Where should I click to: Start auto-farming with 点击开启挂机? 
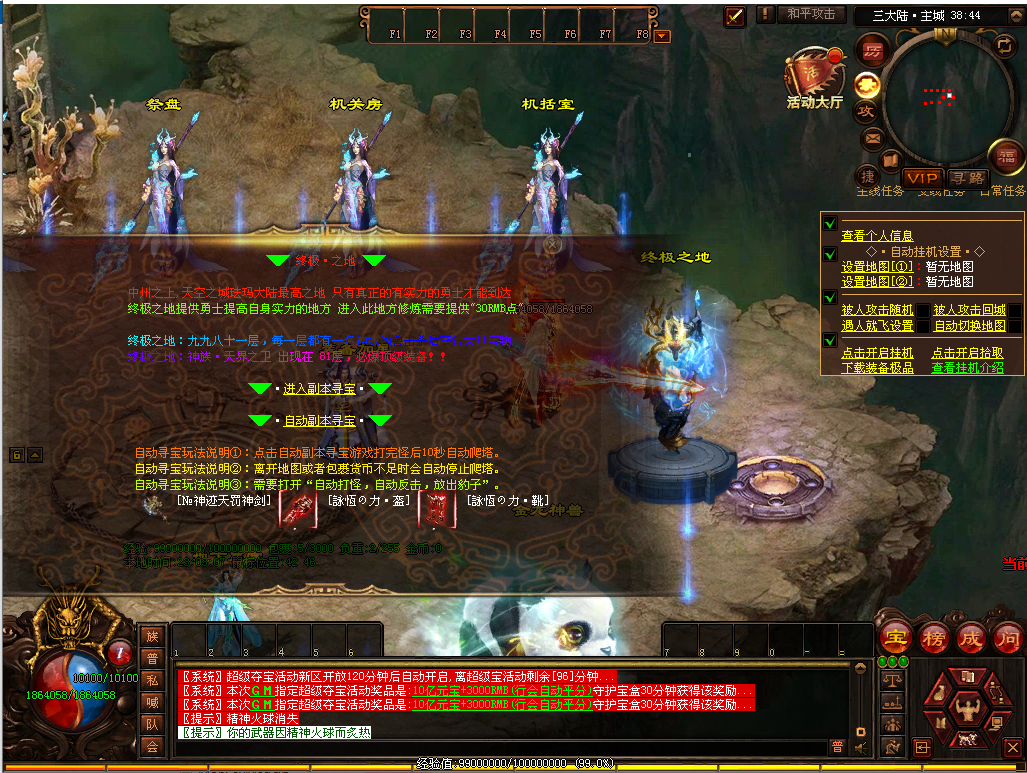coord(877,353)
